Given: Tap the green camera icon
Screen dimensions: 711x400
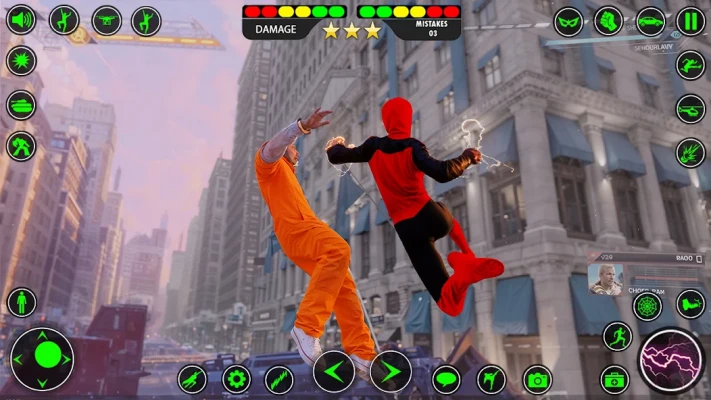Looking at the screenshot, I should pyautogui.click(x=537, y=379).
